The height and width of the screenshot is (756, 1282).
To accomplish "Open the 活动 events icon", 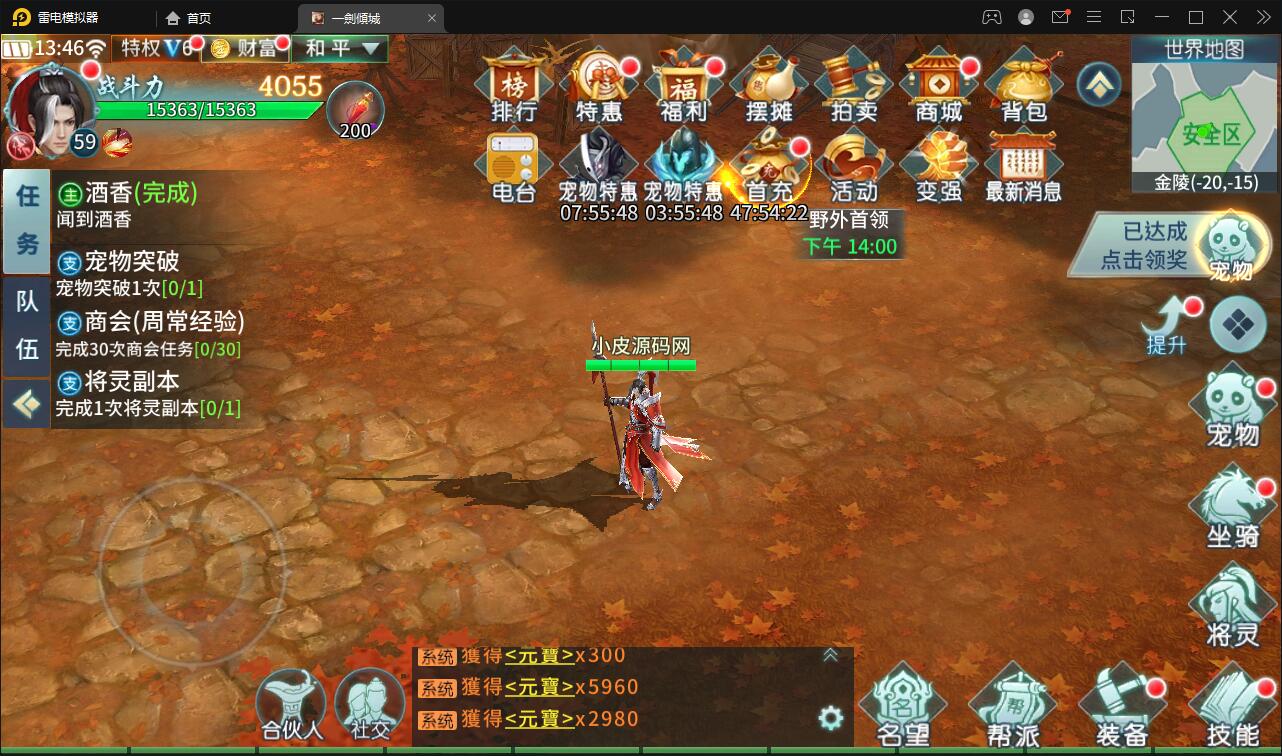I will [x=853, y=167].
